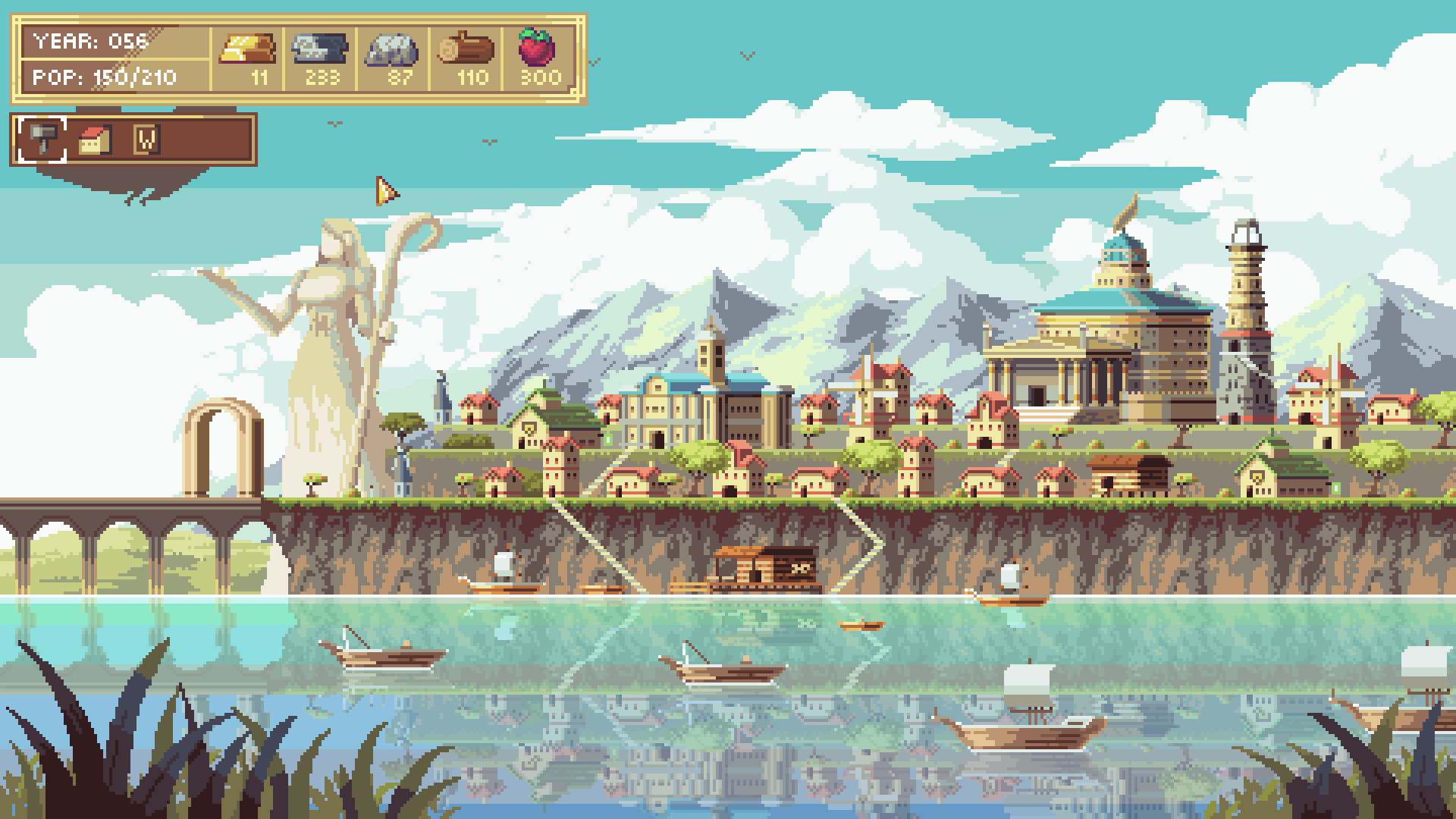Click the YEAR: 056 display
The image size is (1456, 819).
point(89,42)
